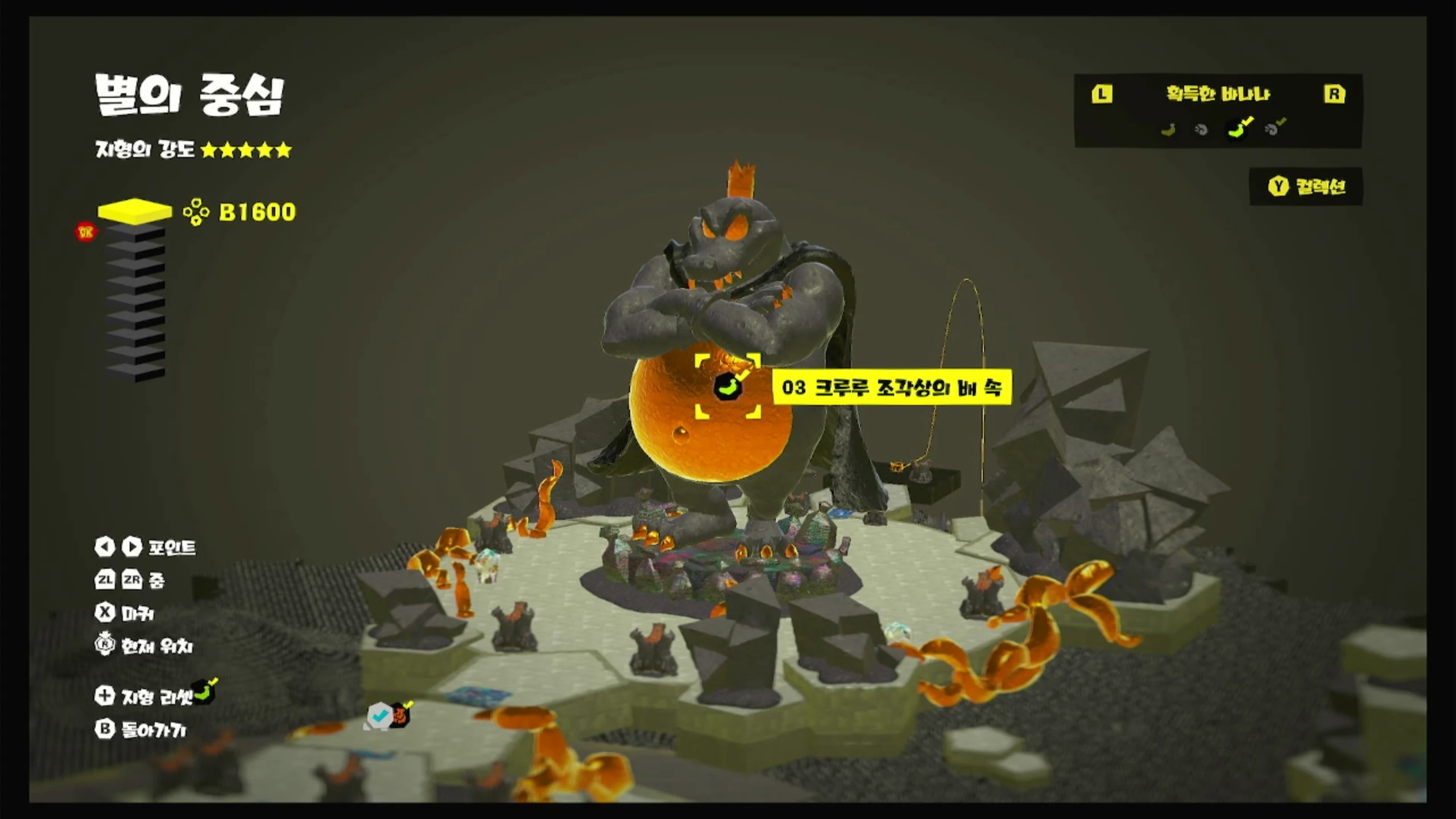Select the highlighted green banana filter icon
Image resolution: width=1456 pixels, height=819 pixels.
pos(1239,129)
